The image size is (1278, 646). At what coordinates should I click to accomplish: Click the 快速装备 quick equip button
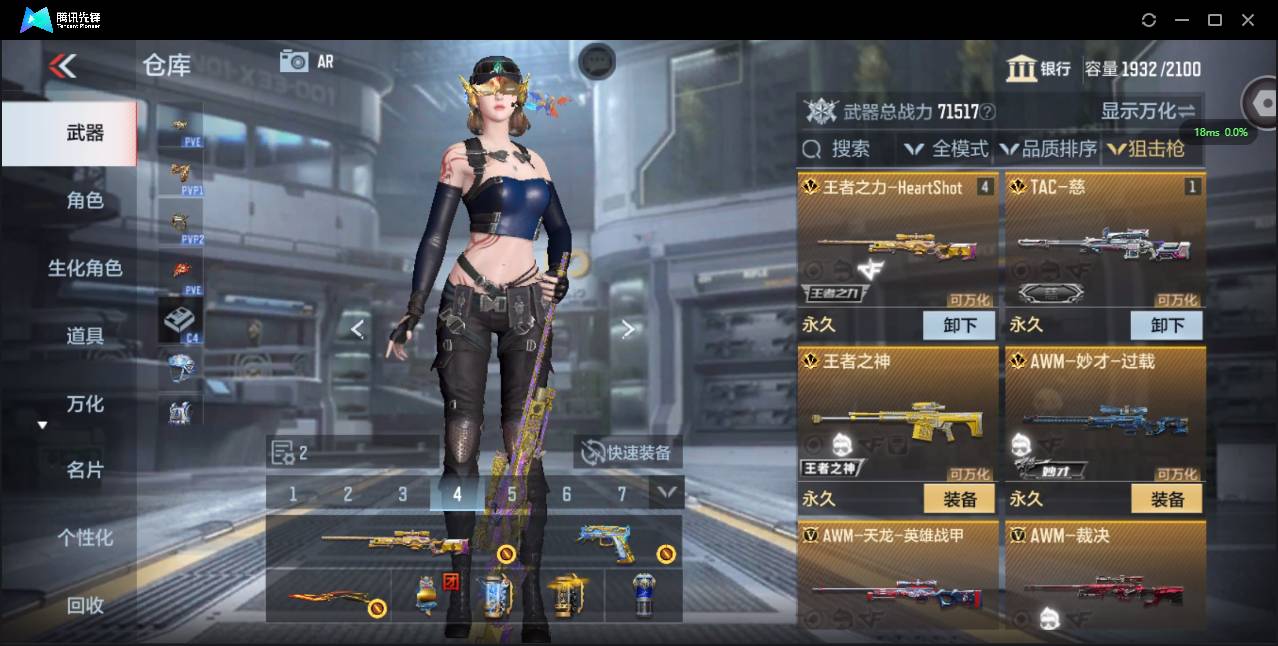(x=628, y=452)
